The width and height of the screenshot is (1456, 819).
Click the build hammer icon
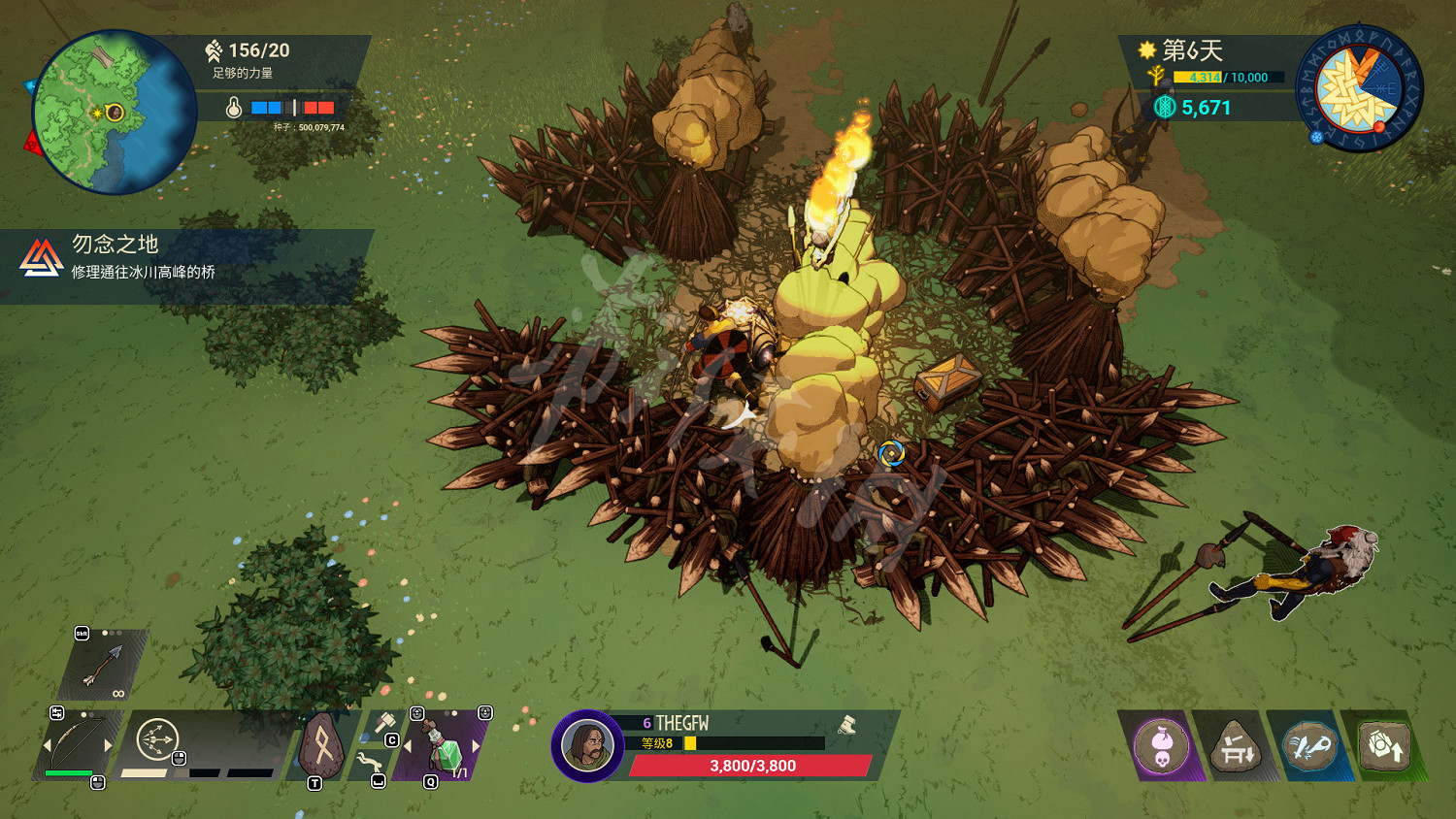coord(384,724)
